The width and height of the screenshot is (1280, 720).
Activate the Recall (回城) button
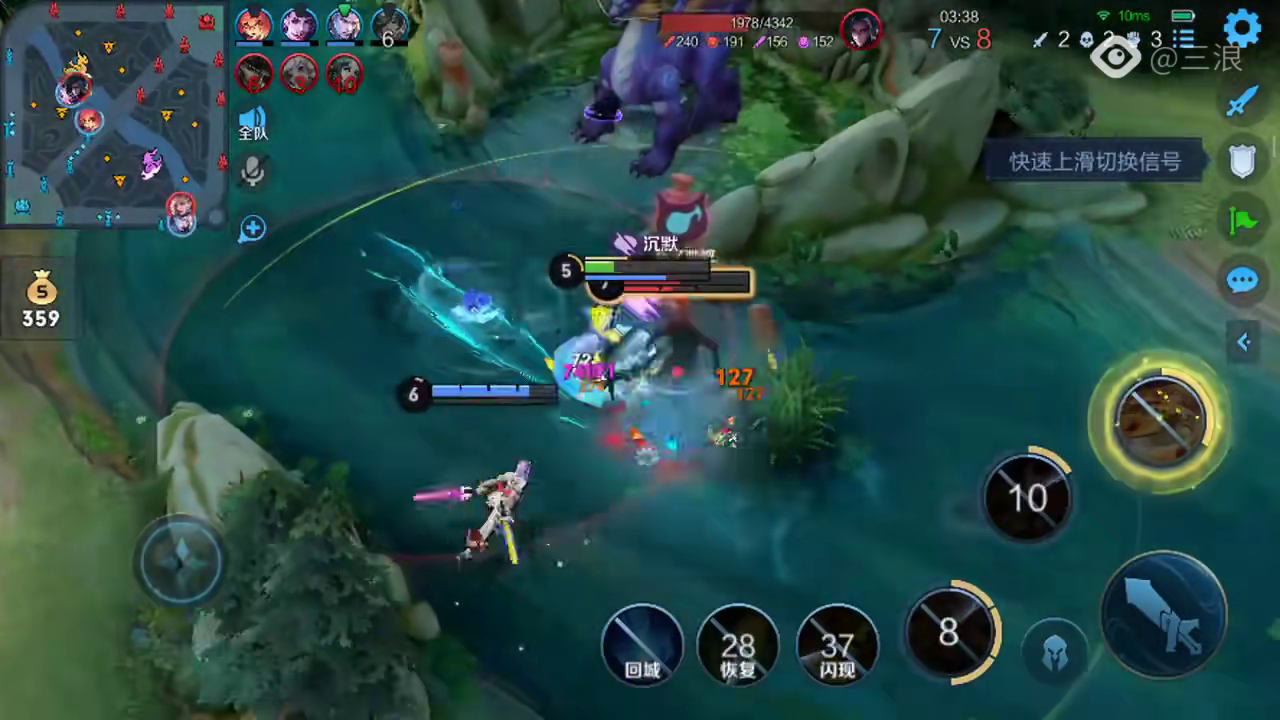(x=642, y=645)
